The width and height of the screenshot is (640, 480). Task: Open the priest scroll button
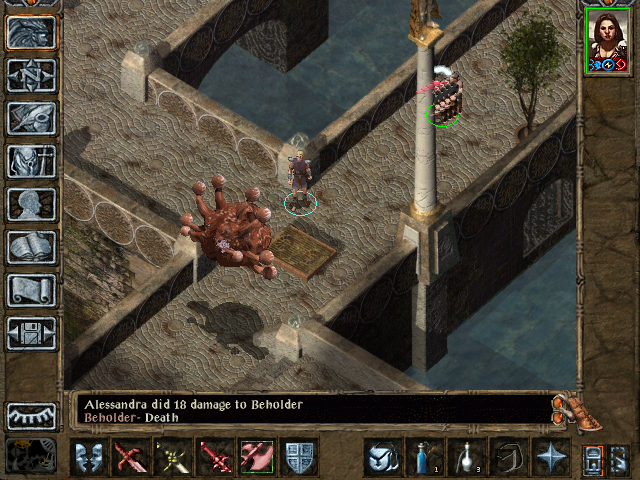pyautogui.click(x=31, y=290)
